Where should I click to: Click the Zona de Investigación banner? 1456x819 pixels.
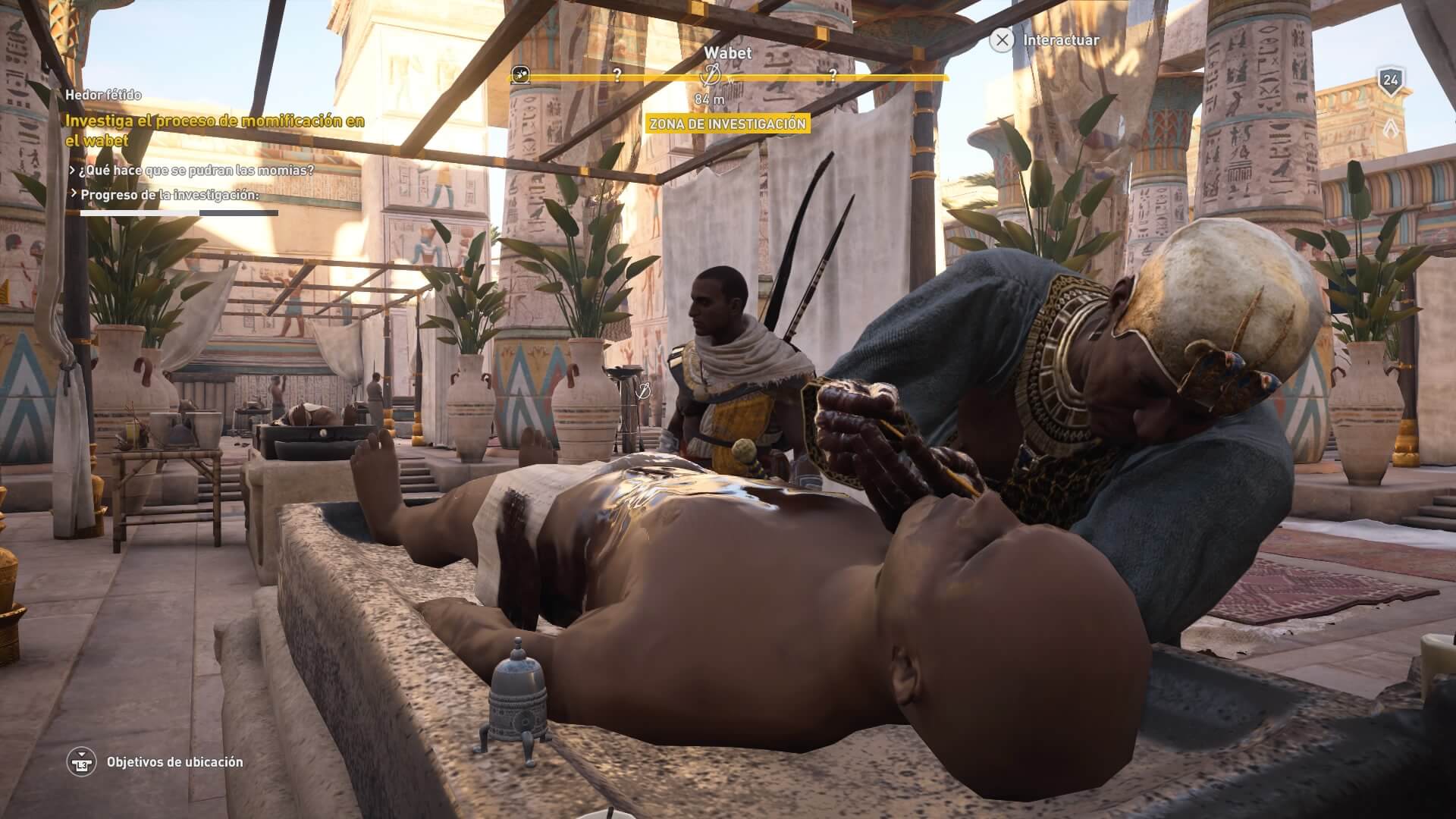(727, 124)
